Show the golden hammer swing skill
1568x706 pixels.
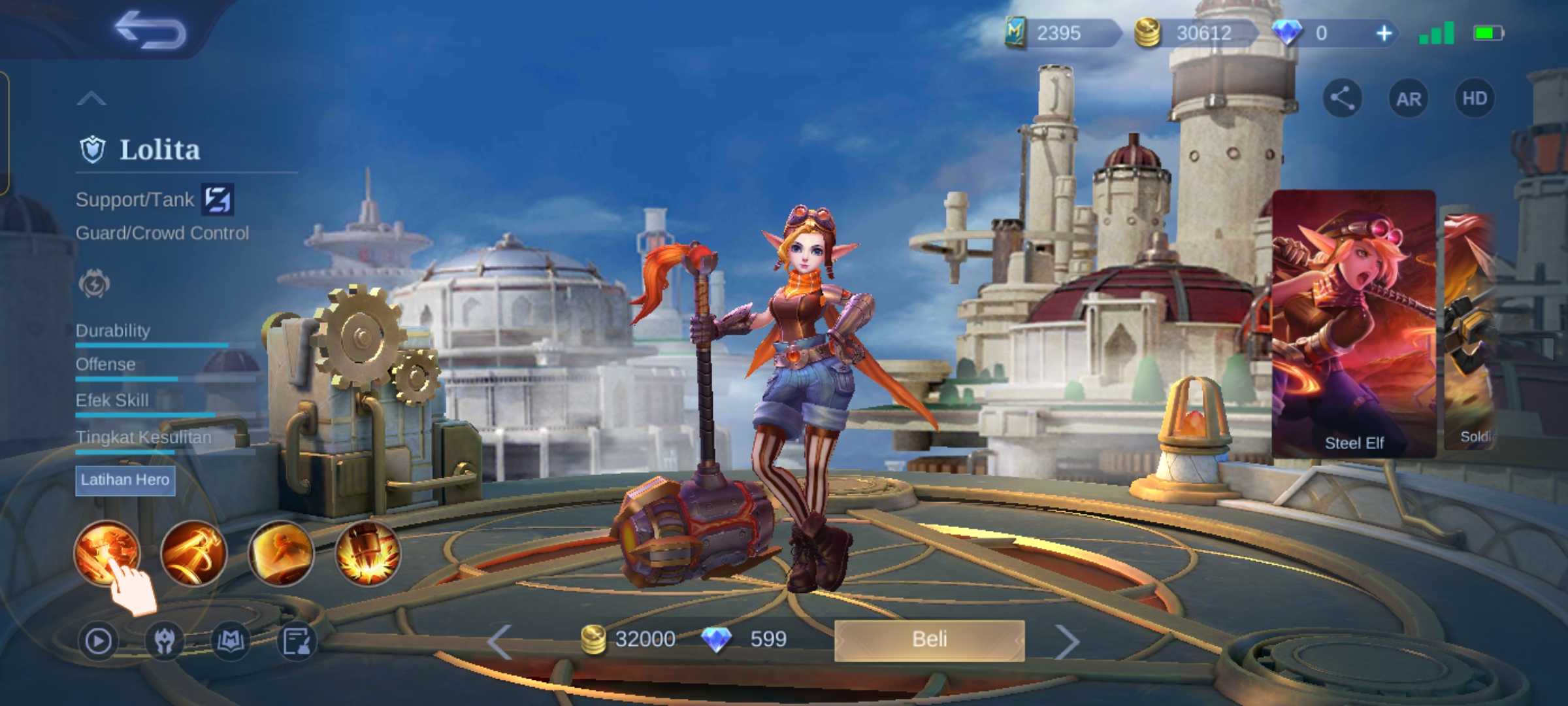(x=193, y=553)
